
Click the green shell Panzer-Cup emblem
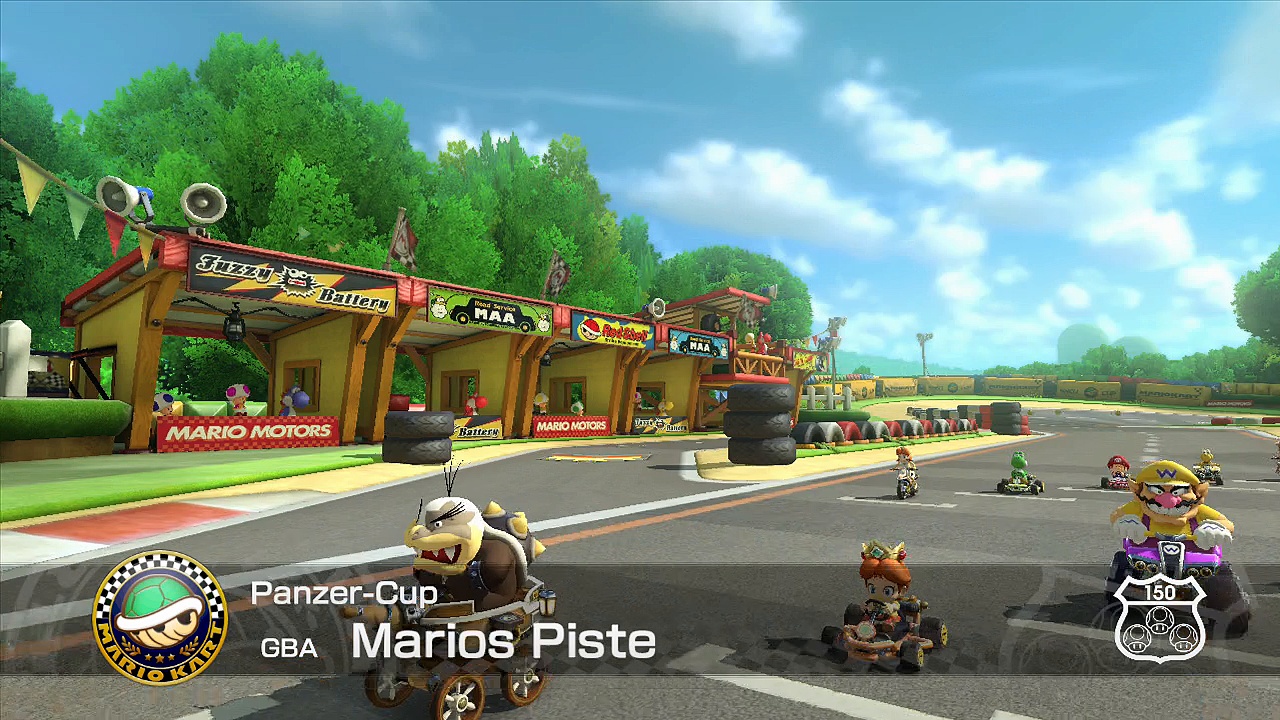(160, 617)
